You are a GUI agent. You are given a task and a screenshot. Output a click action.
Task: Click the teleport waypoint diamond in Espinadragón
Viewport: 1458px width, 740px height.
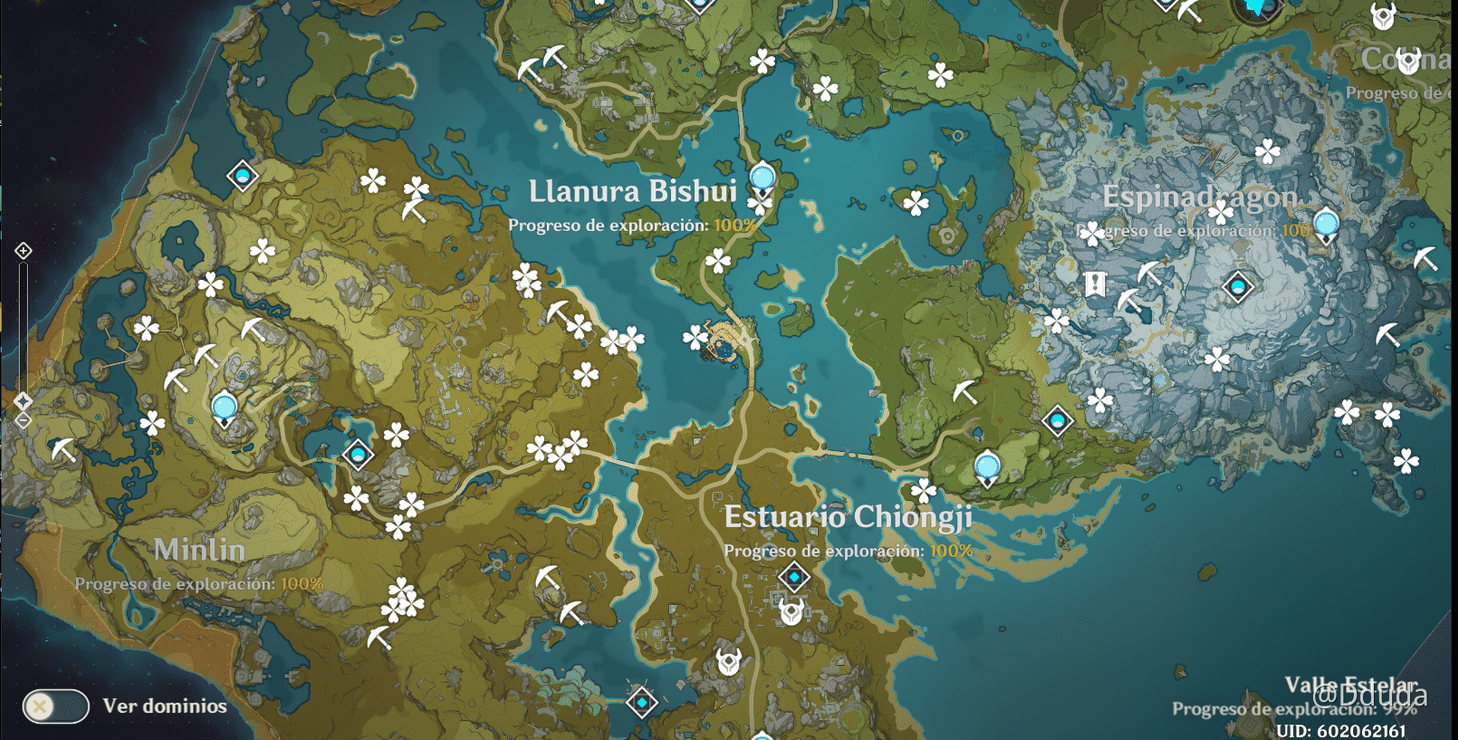point(1237,287)
